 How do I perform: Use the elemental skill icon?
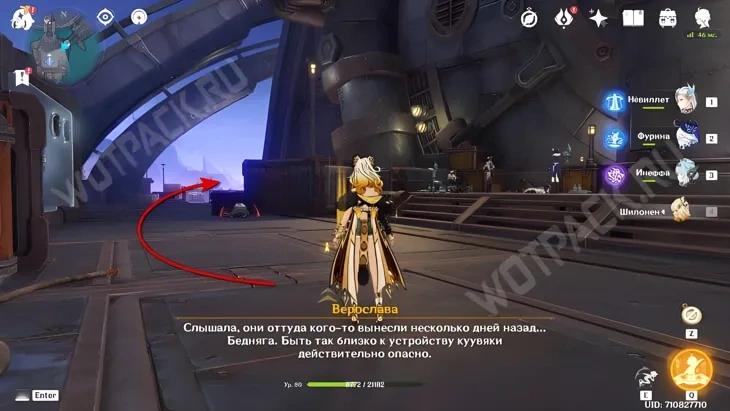(645, 376)
